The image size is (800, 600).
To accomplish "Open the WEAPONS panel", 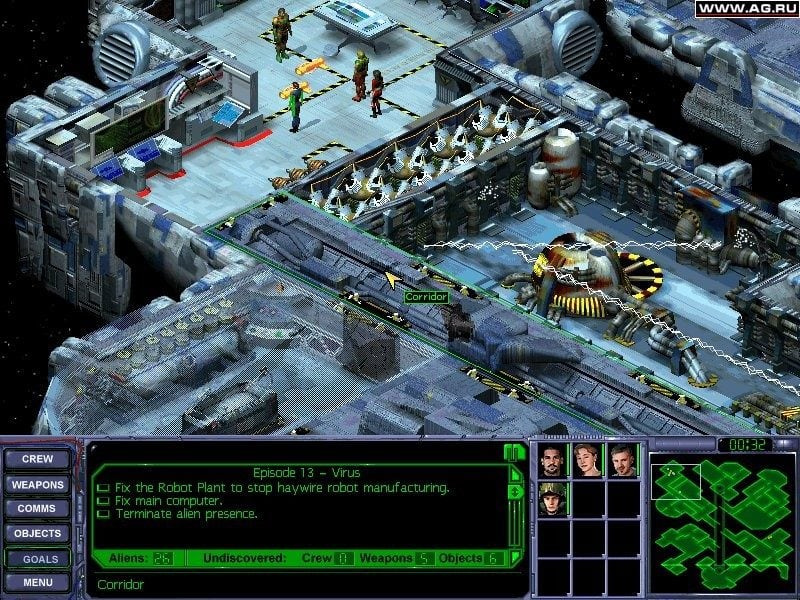I will (38, 485).
